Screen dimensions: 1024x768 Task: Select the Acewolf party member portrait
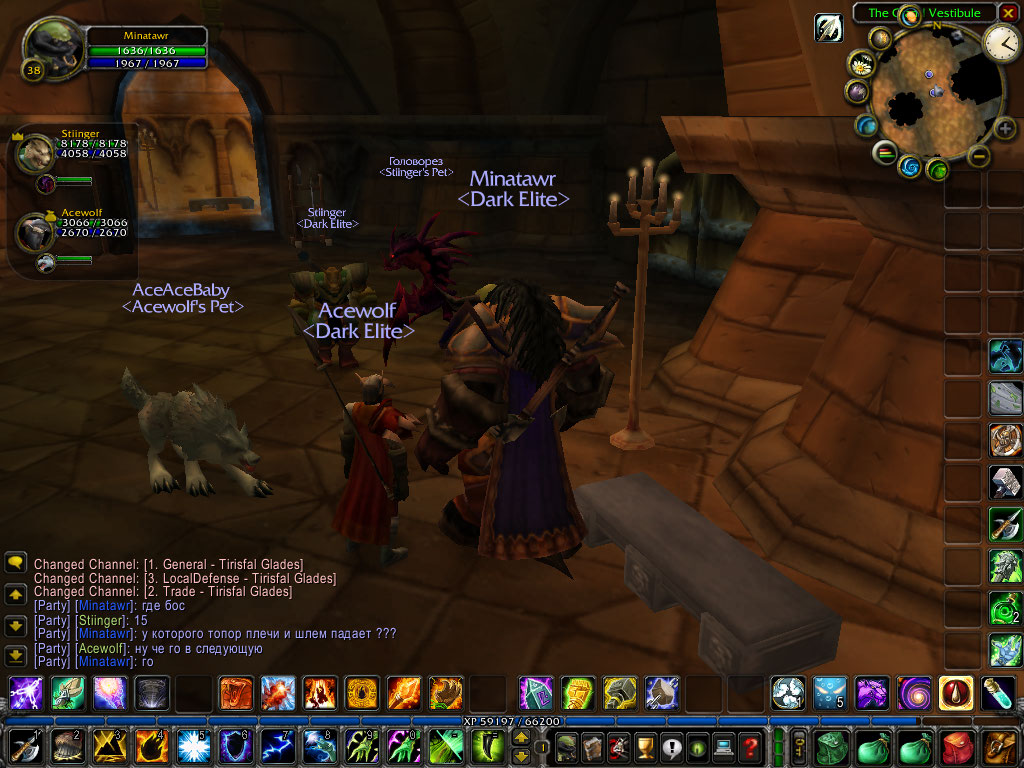[35, 230]
